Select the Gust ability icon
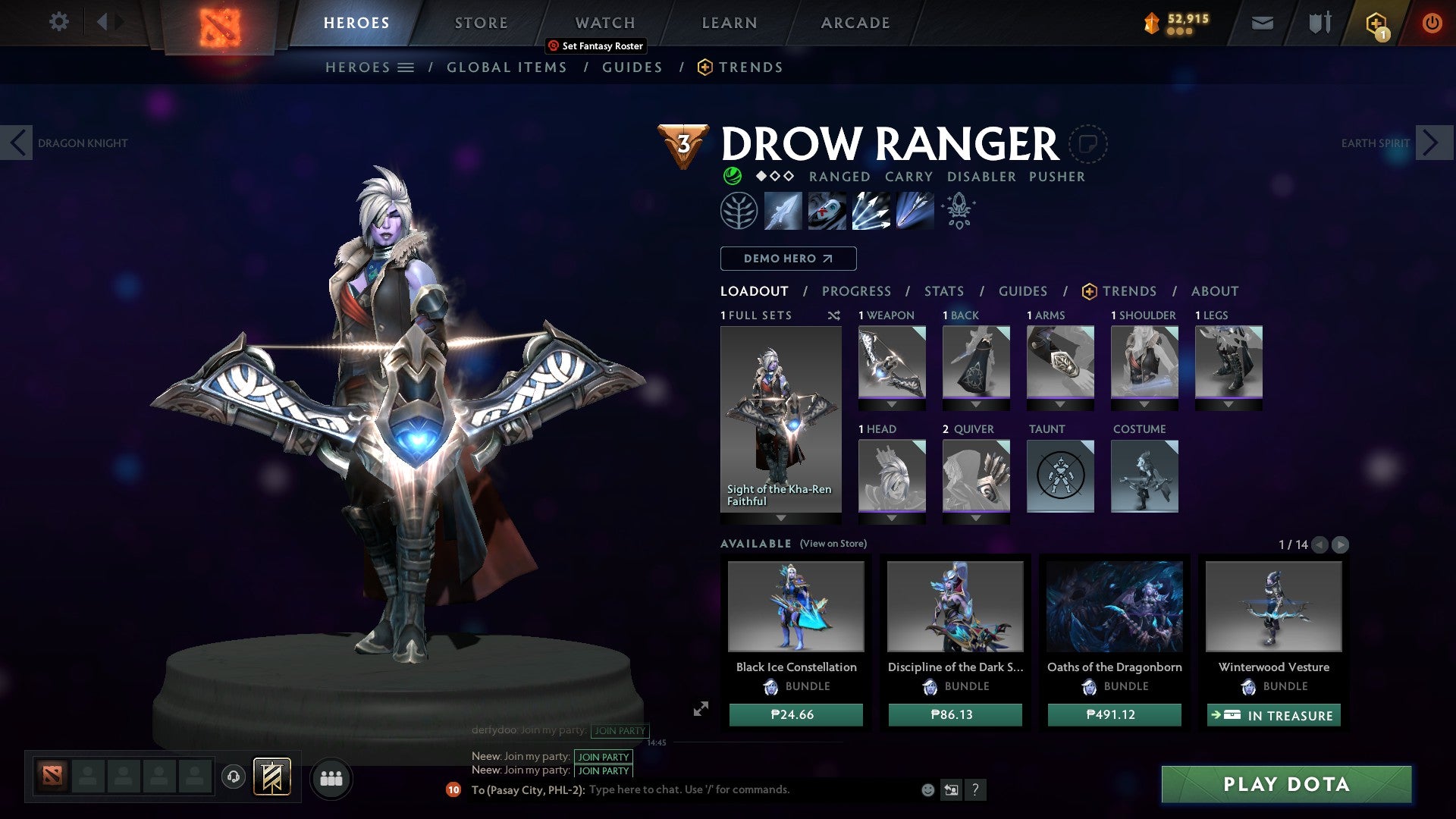This screenshot has height=819, width=1456. tap(827, 212)
